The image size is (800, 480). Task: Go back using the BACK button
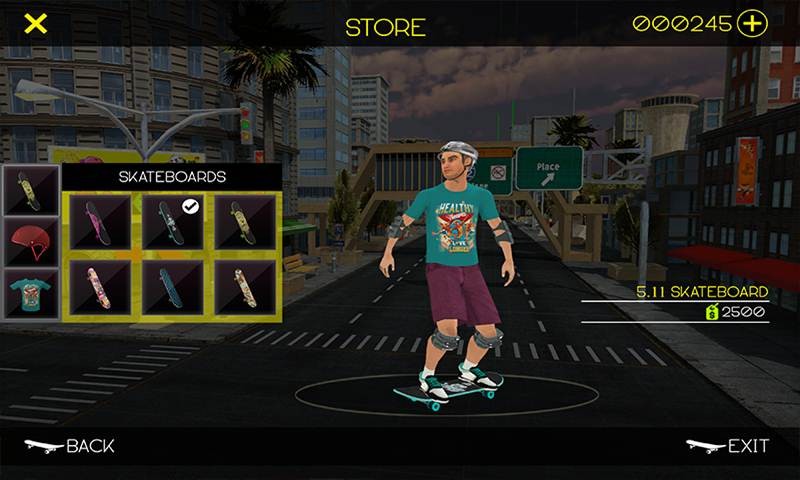click(x=70, y=446)
